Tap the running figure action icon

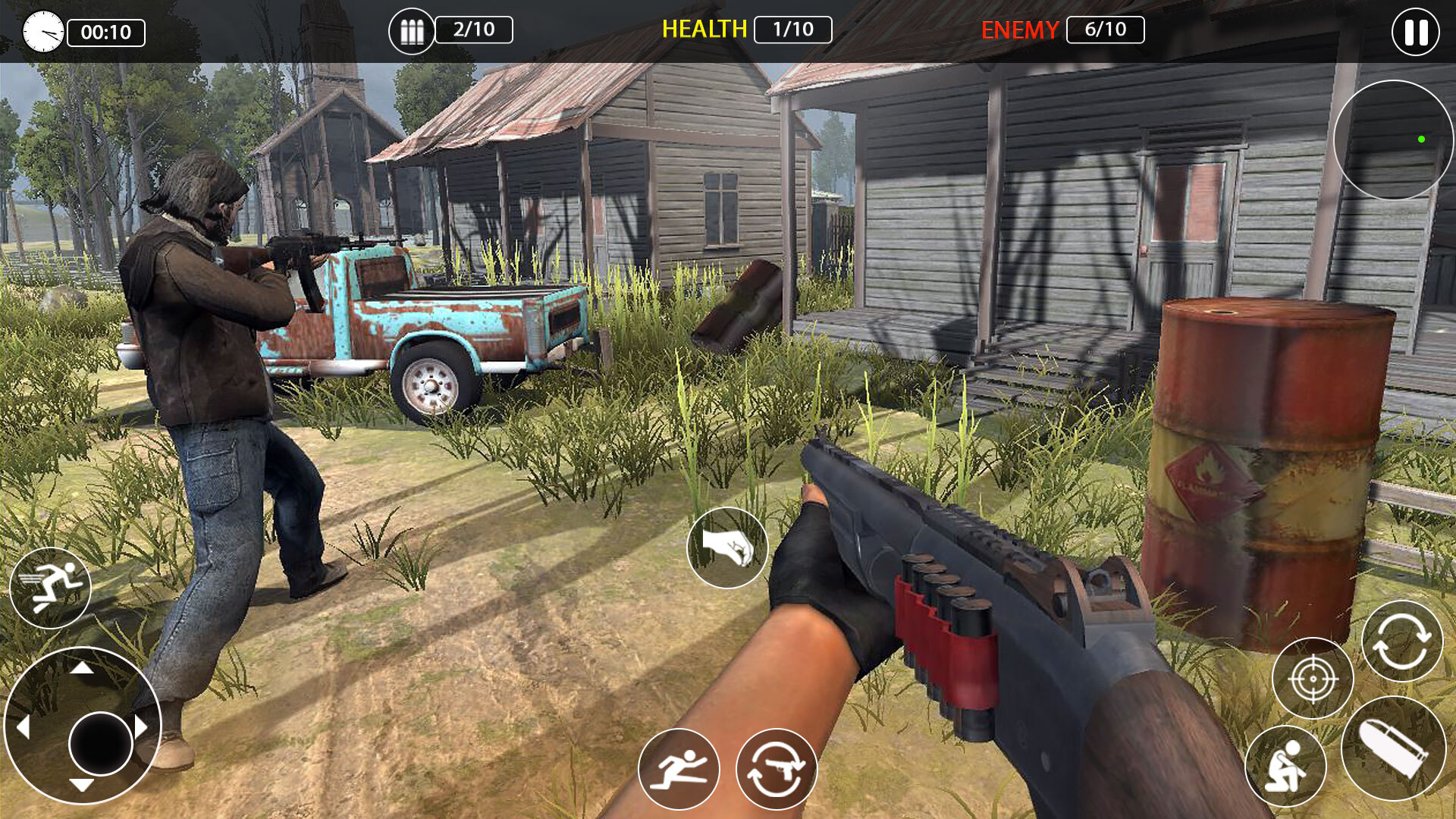(x=681, y=770)
